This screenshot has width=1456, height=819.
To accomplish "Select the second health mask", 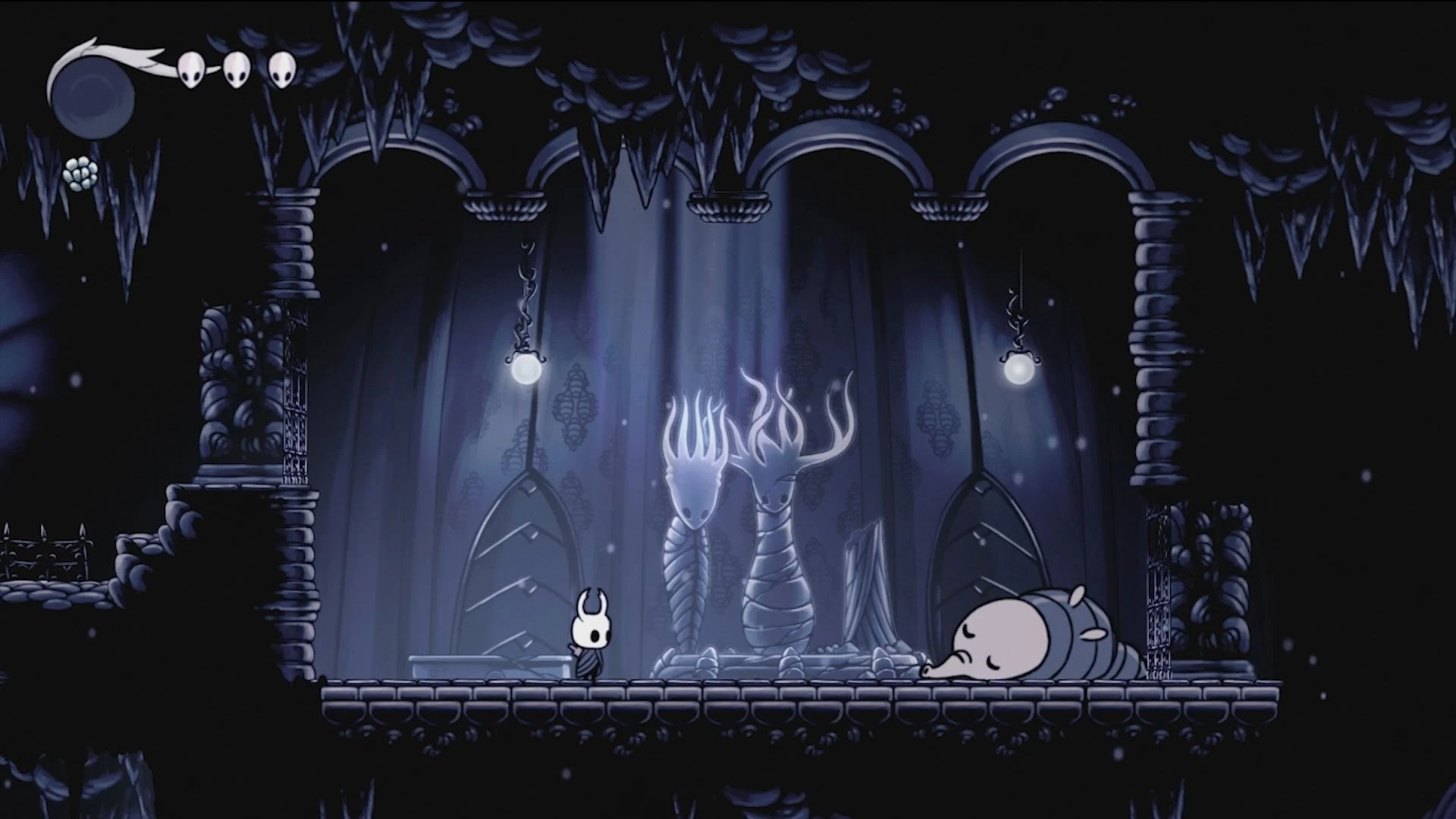I will (x=237, y=68).
